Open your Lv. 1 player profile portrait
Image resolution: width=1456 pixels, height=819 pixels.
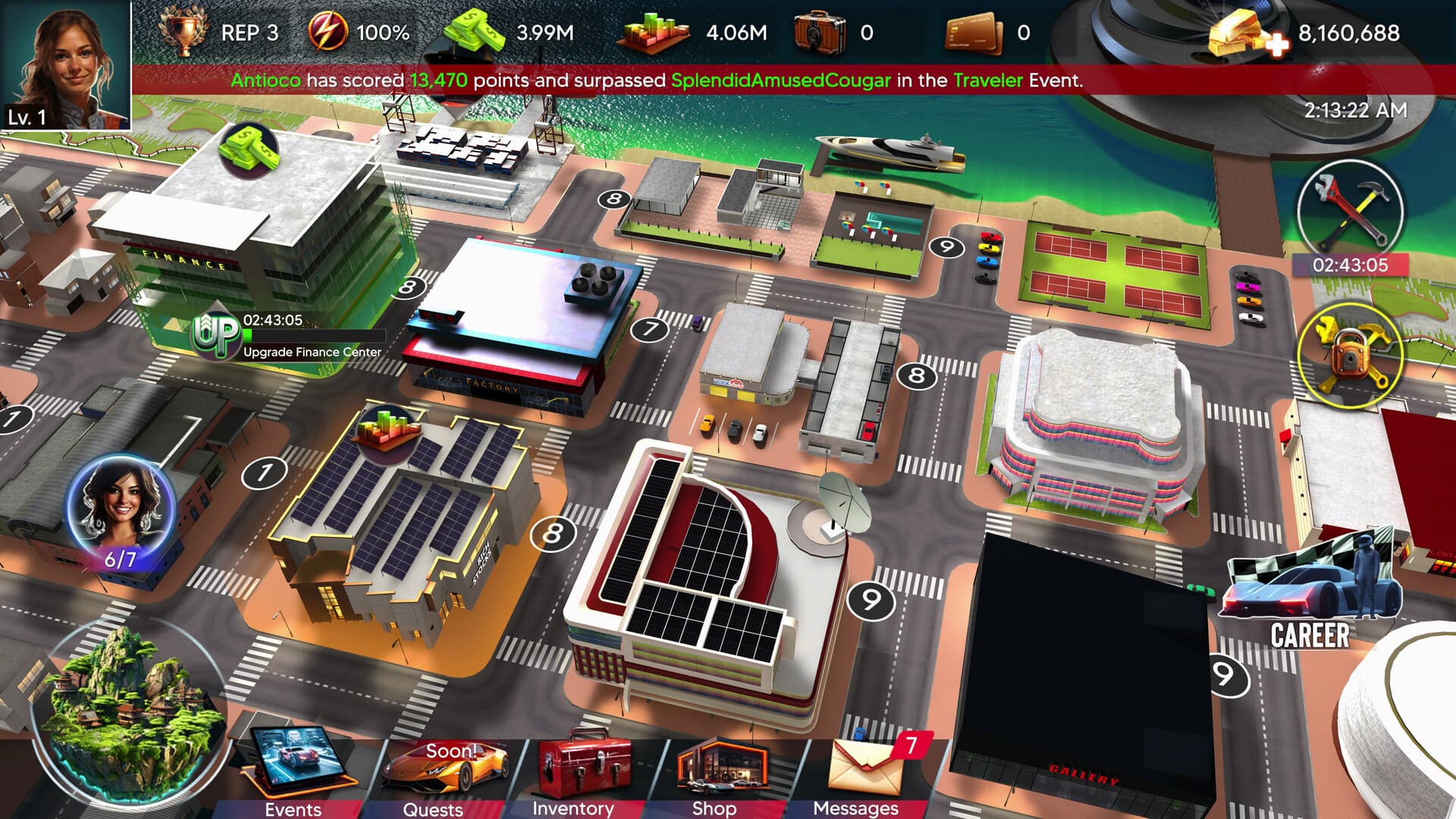pyautogui.click(x=67, y=61)
